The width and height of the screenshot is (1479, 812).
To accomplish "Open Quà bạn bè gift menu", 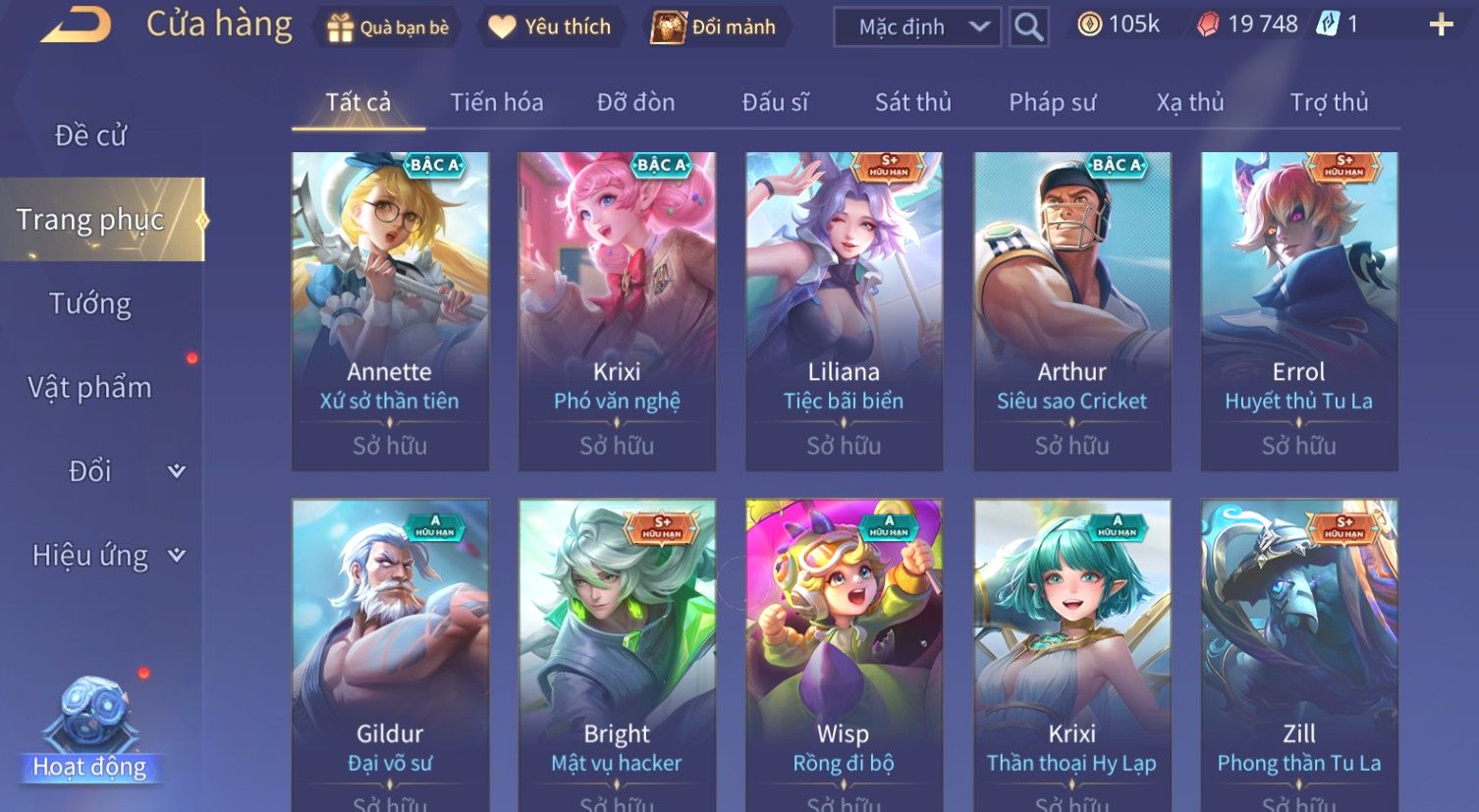I will (x=387, y=27).
